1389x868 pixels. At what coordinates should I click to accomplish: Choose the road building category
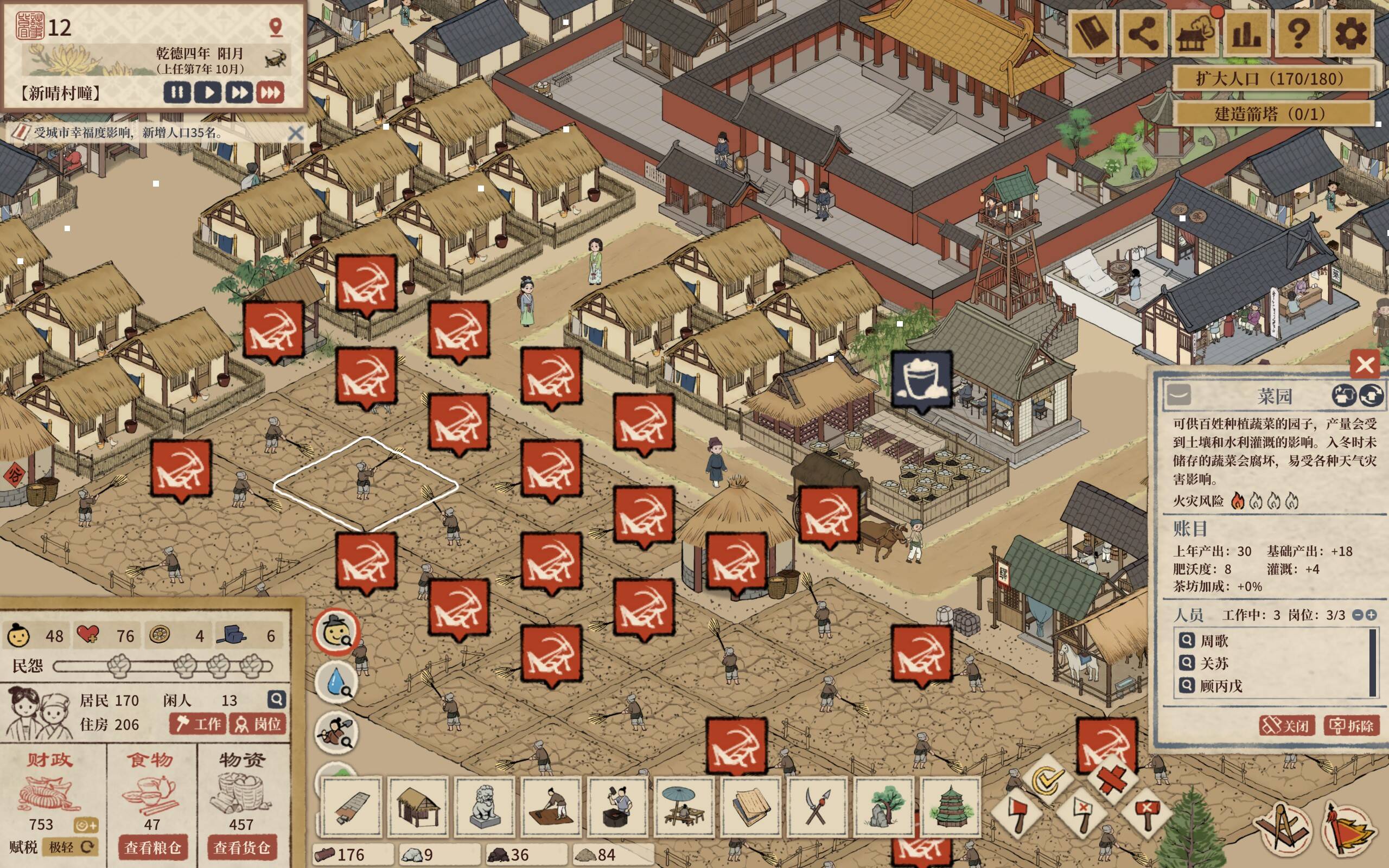coord(351,807)
